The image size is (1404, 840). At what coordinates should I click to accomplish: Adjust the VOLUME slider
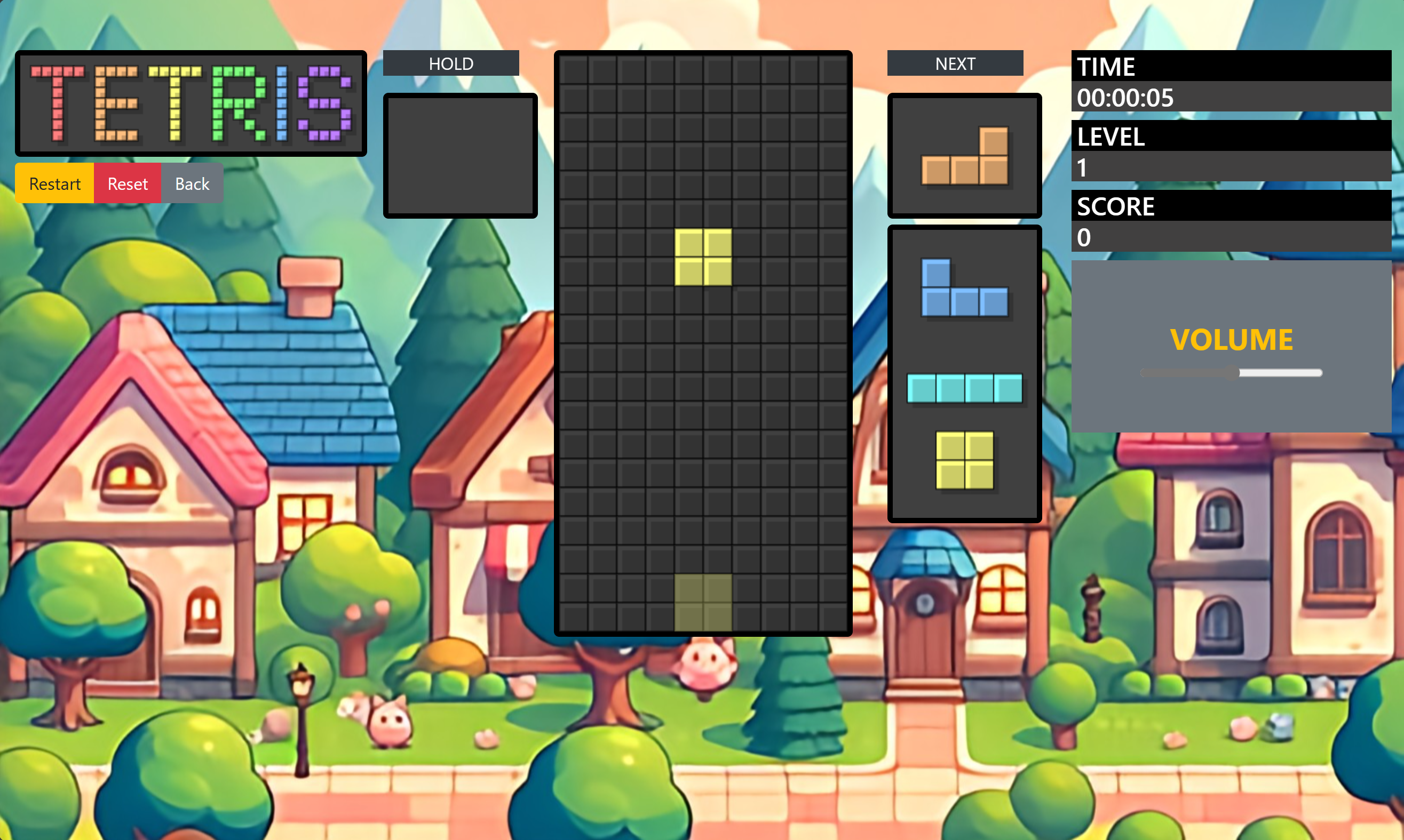click(1230, 372)
